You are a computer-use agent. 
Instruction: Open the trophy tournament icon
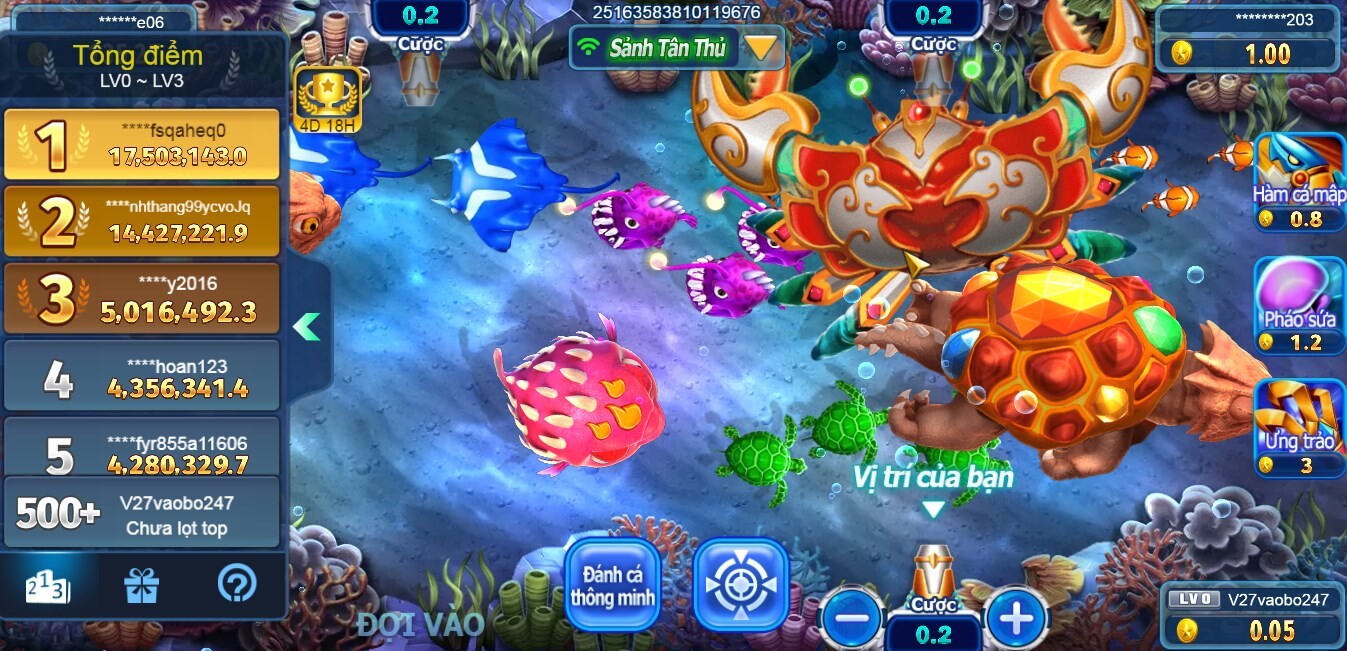click(x=327, y=97)
